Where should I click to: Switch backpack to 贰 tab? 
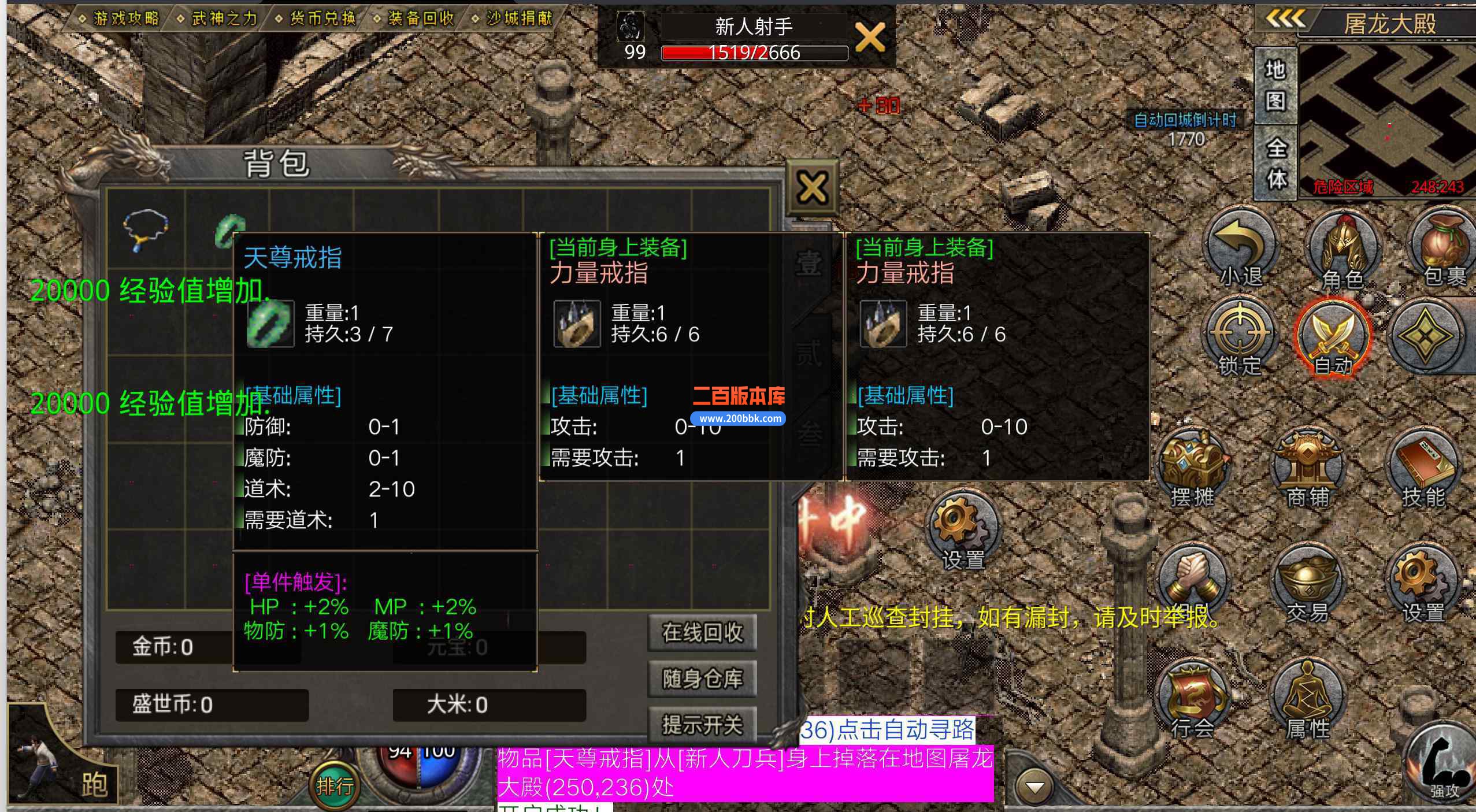[809, 353]
